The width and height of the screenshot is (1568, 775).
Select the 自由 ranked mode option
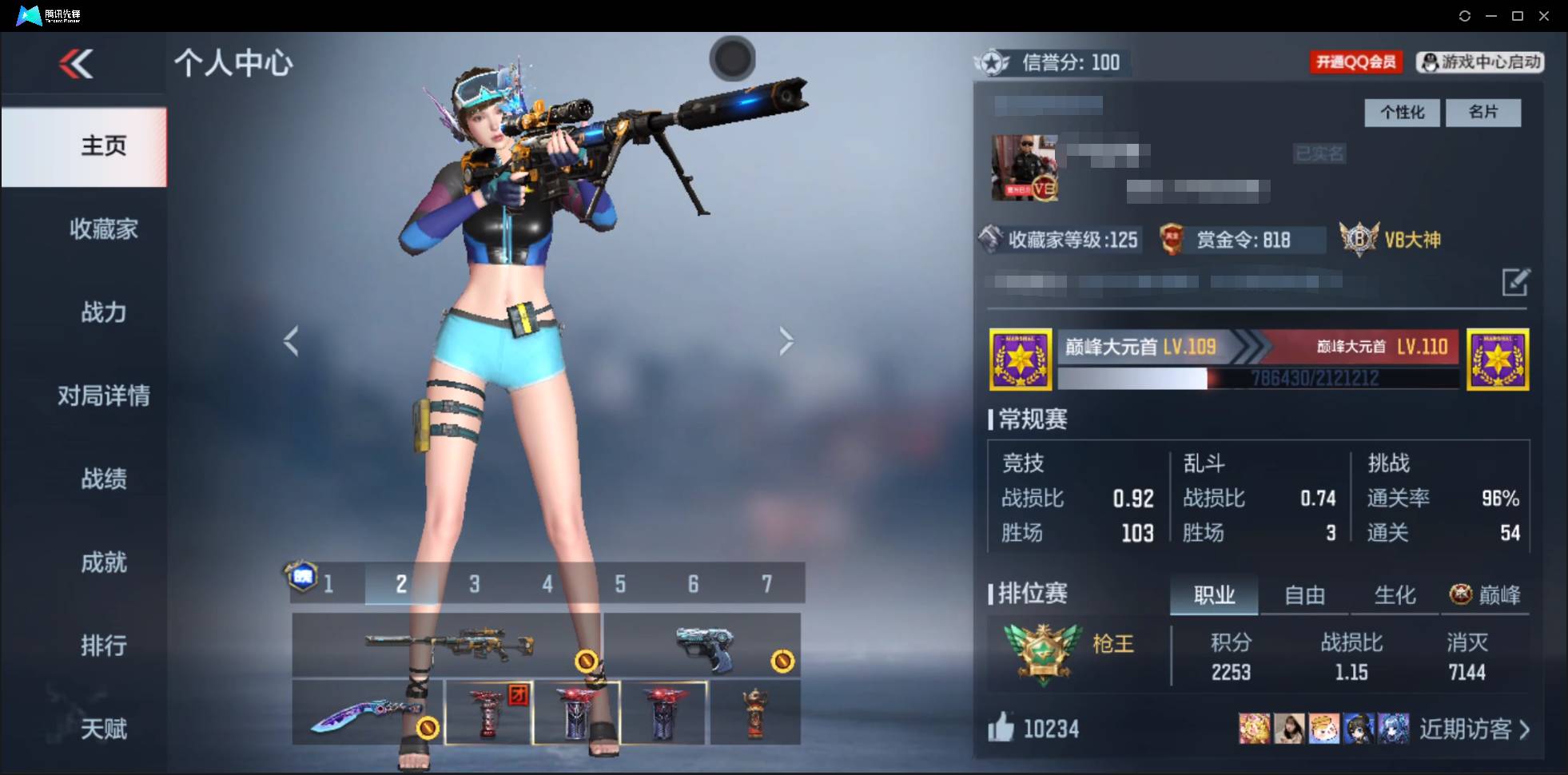click(1304, 595)
